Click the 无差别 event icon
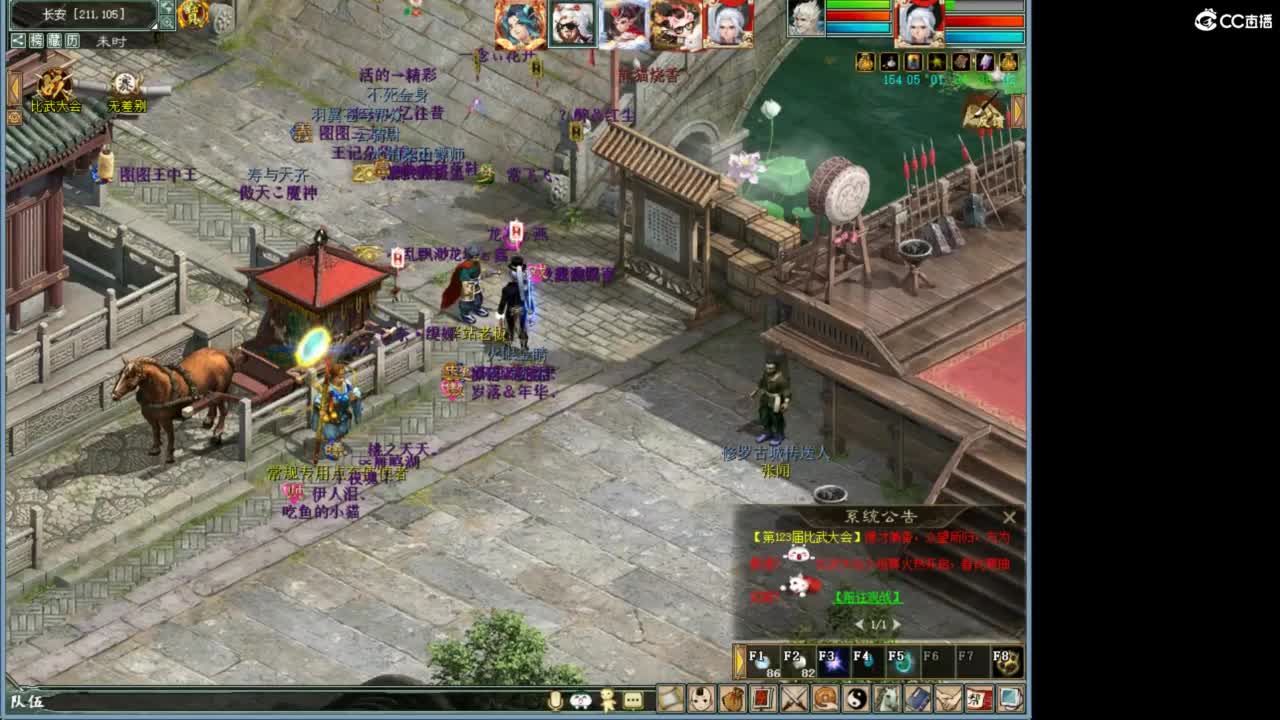Viewport: 1280px width, 720px height. tap(126, 84)
